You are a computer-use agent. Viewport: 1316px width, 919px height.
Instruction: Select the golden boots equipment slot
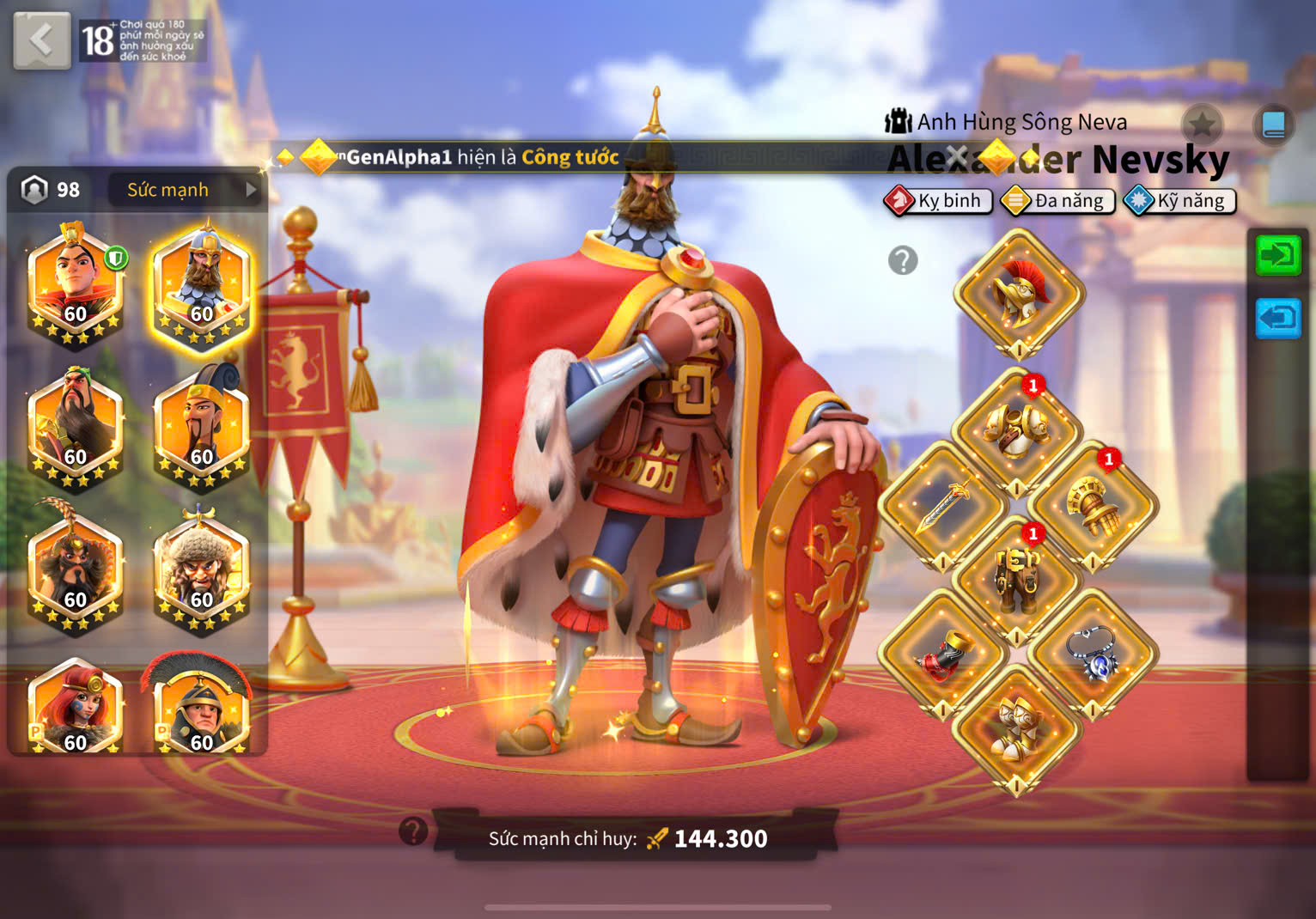click(x=1018, y=730)
